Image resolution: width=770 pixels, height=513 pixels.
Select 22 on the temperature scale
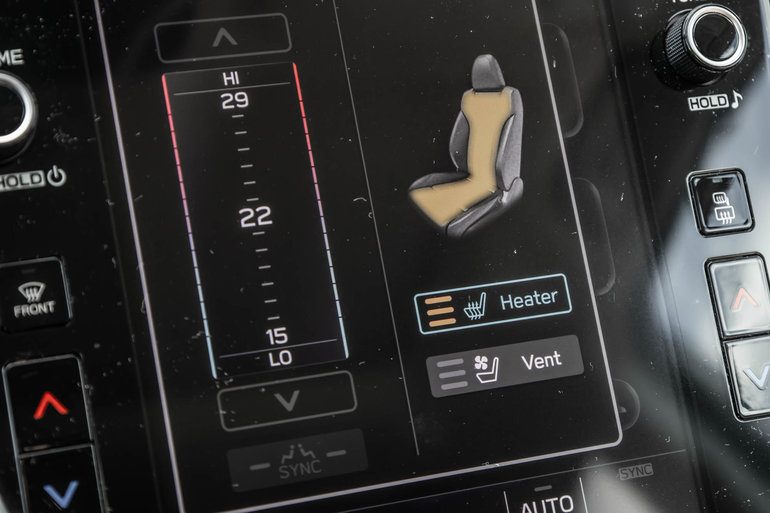pos(256,216)
